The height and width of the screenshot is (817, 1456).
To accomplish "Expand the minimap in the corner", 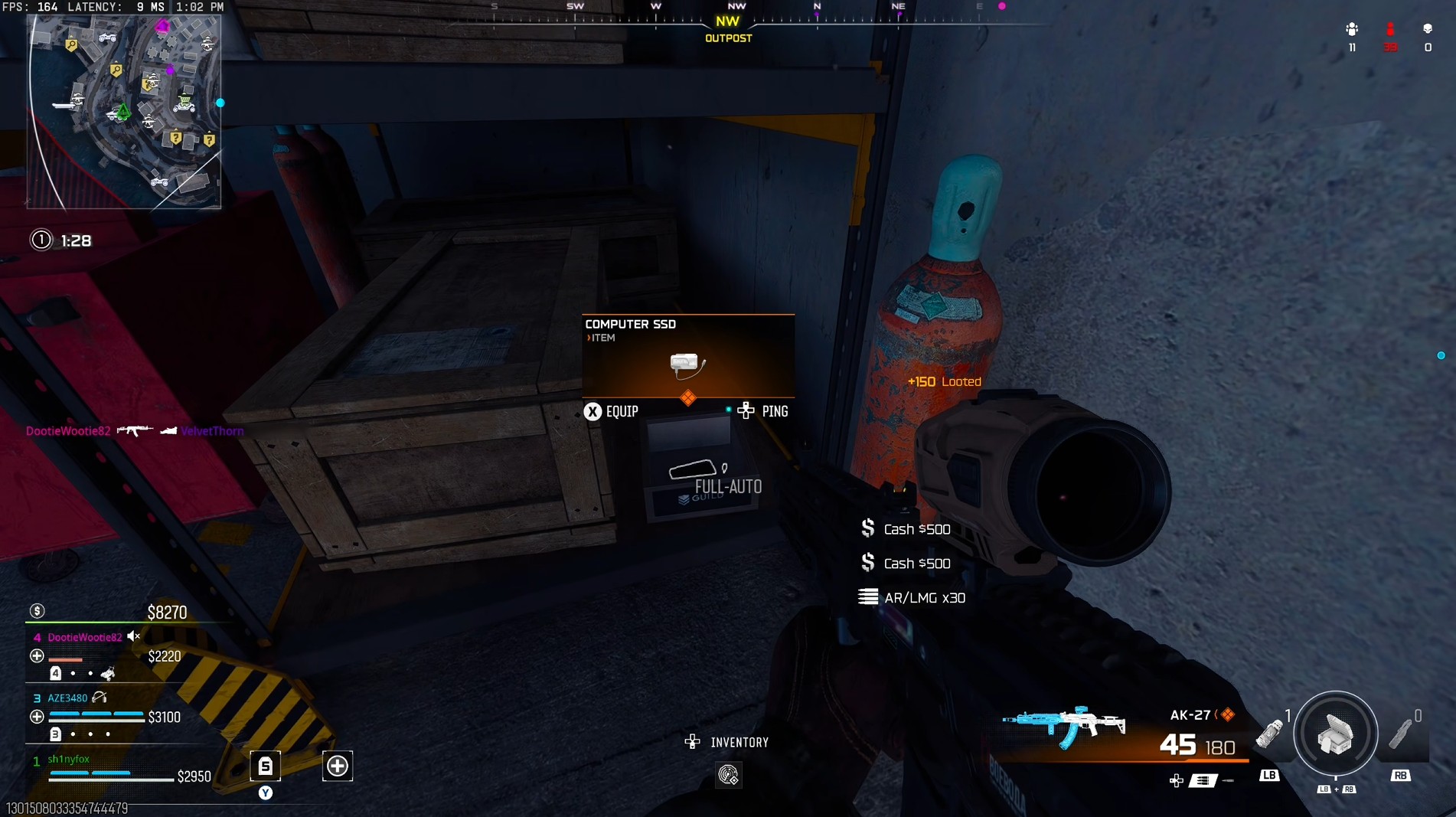I will click(x=126, y=111).
